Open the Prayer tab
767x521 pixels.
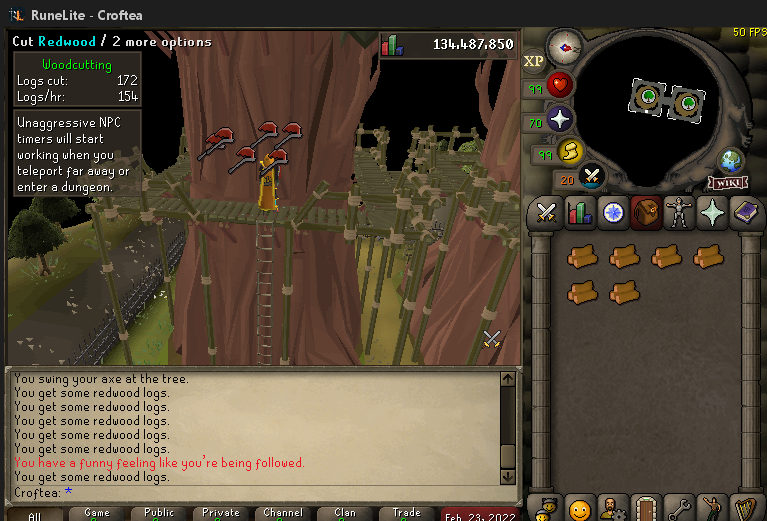711,212
